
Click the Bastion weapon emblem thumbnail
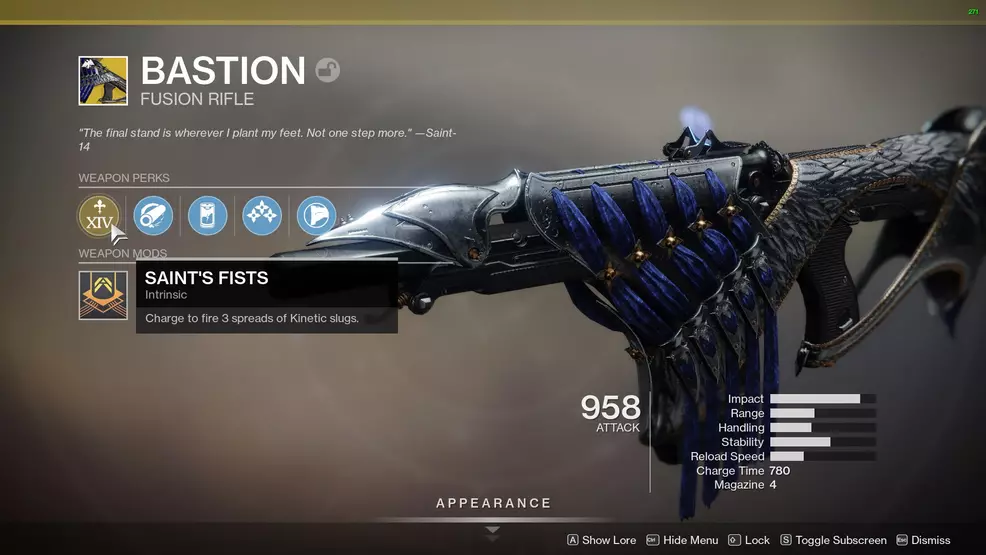103,81
